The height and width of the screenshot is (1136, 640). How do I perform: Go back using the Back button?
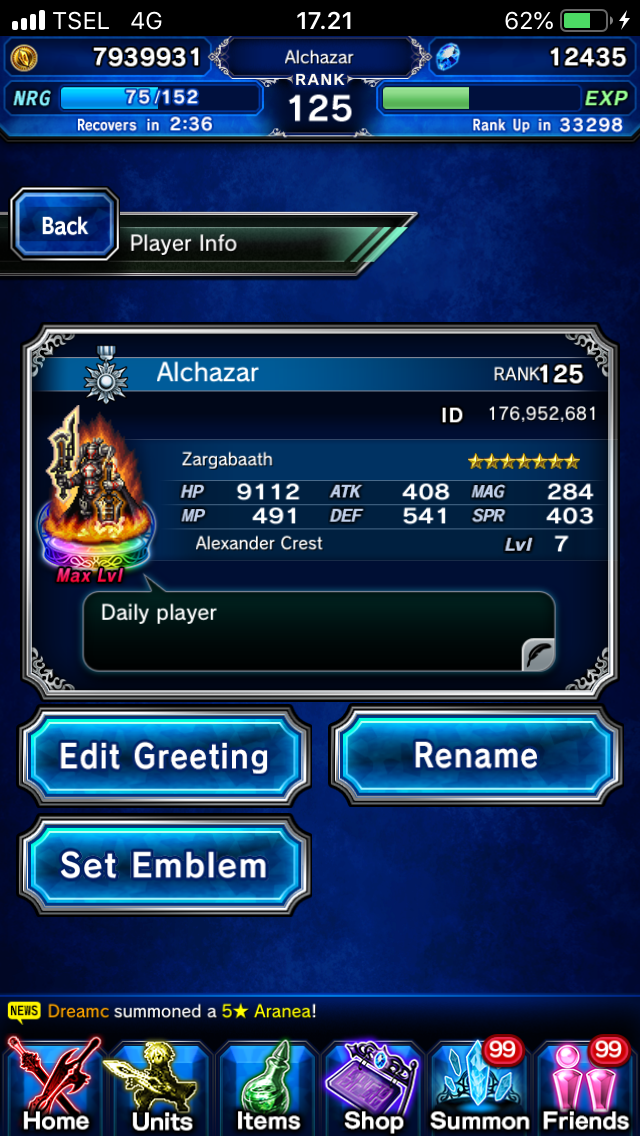point(65,226)
